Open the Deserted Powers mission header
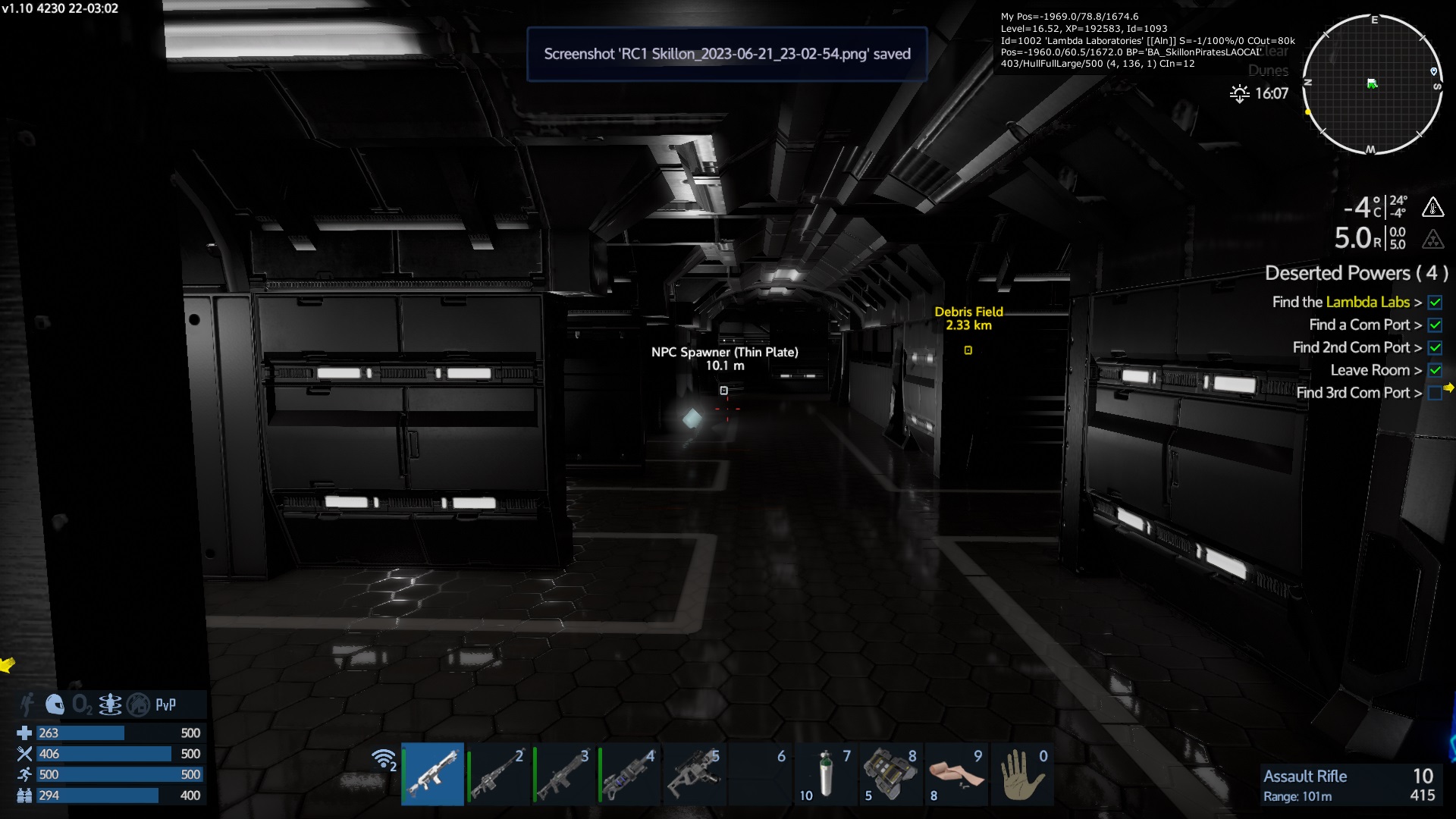Image resolution: width=1456 pixels, height=819 pixels. 1356,273
